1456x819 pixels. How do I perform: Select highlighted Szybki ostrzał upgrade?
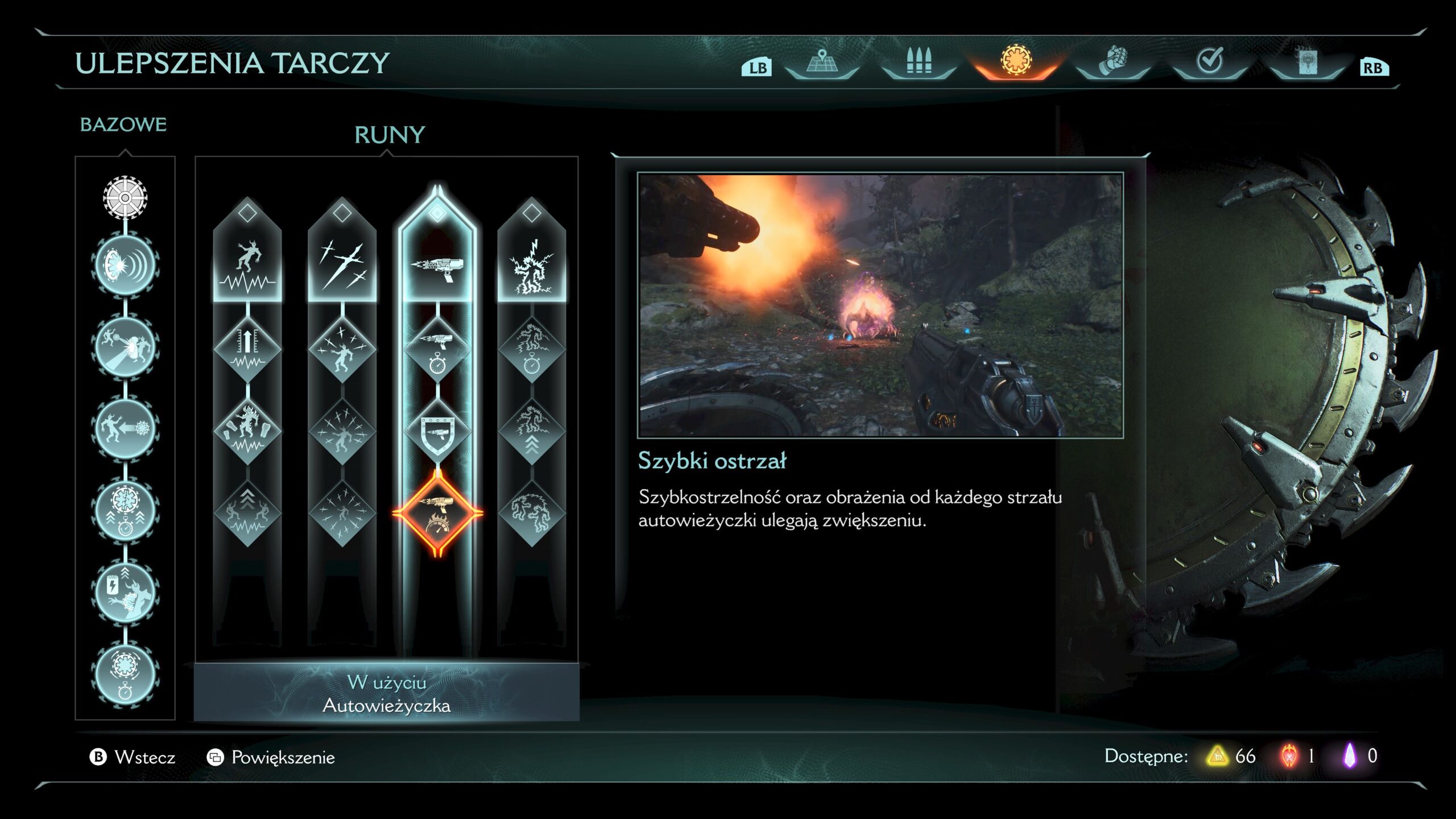pos(437,513)
